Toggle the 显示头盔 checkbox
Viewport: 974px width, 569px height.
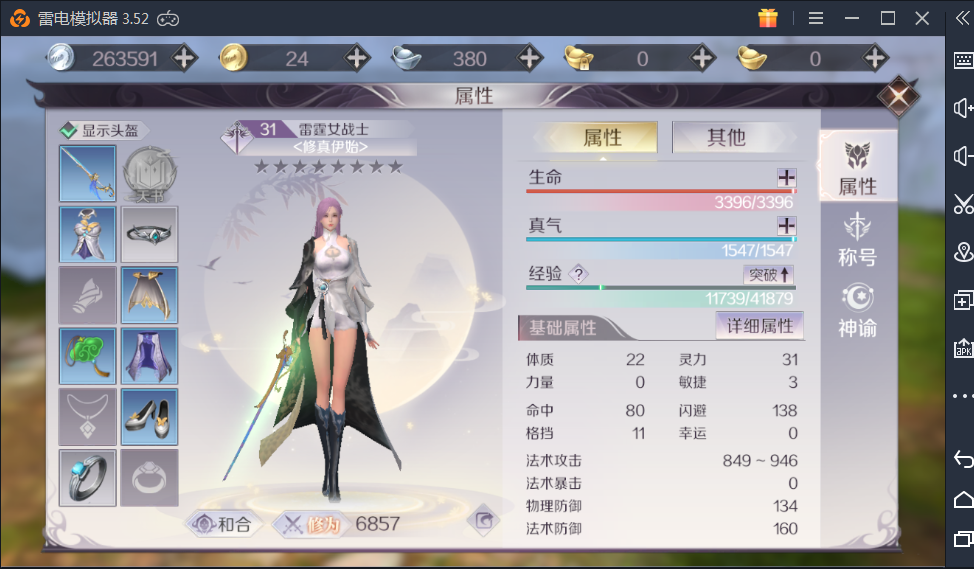pyautogui.click(x=68, y=130)
